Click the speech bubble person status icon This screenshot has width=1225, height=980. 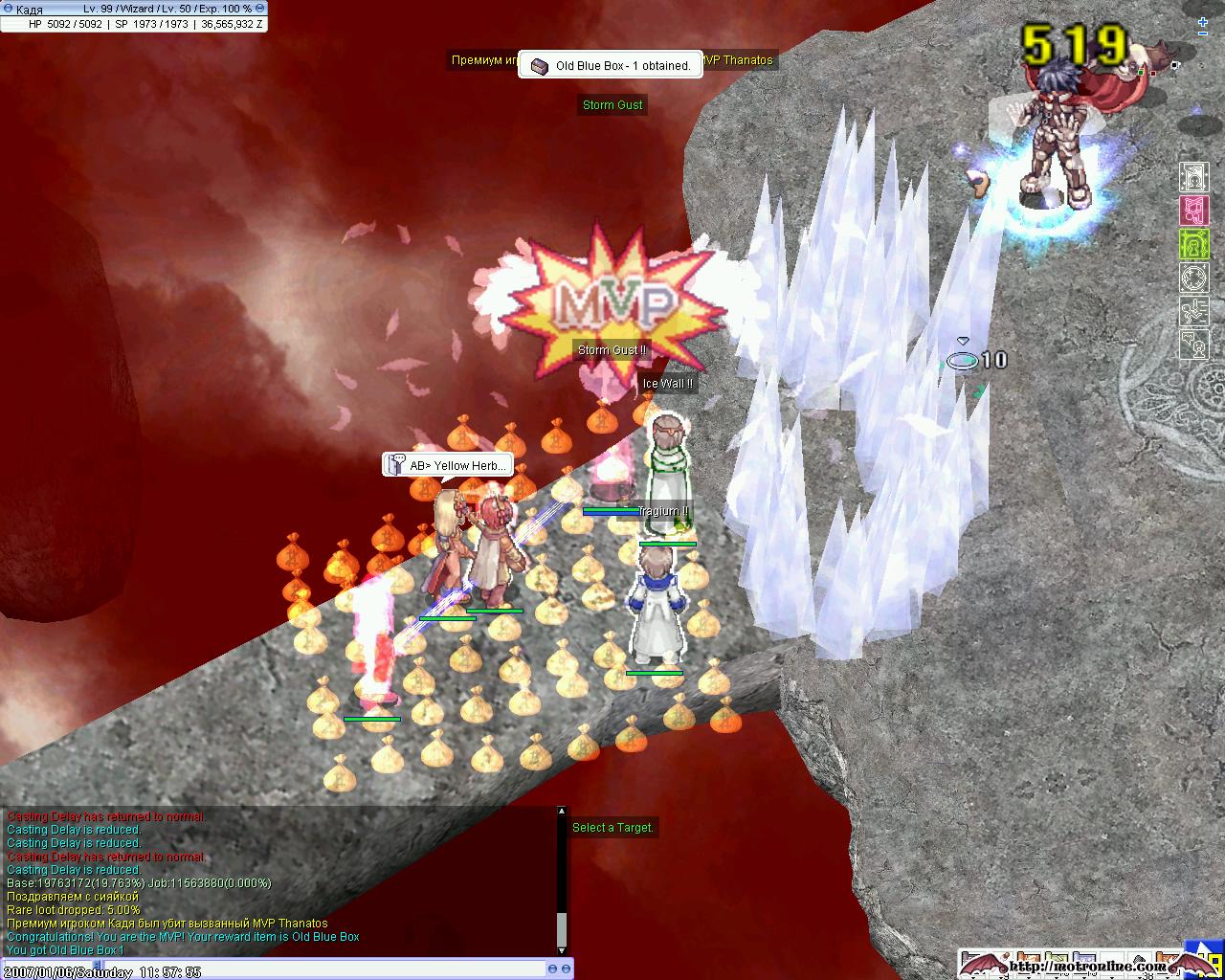click(1193, 345)
